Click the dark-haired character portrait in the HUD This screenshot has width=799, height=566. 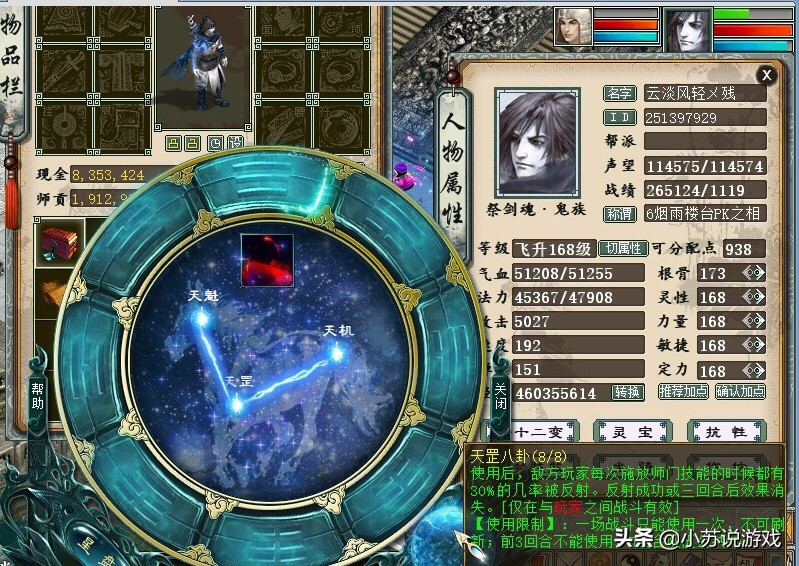tap(686, 29)
